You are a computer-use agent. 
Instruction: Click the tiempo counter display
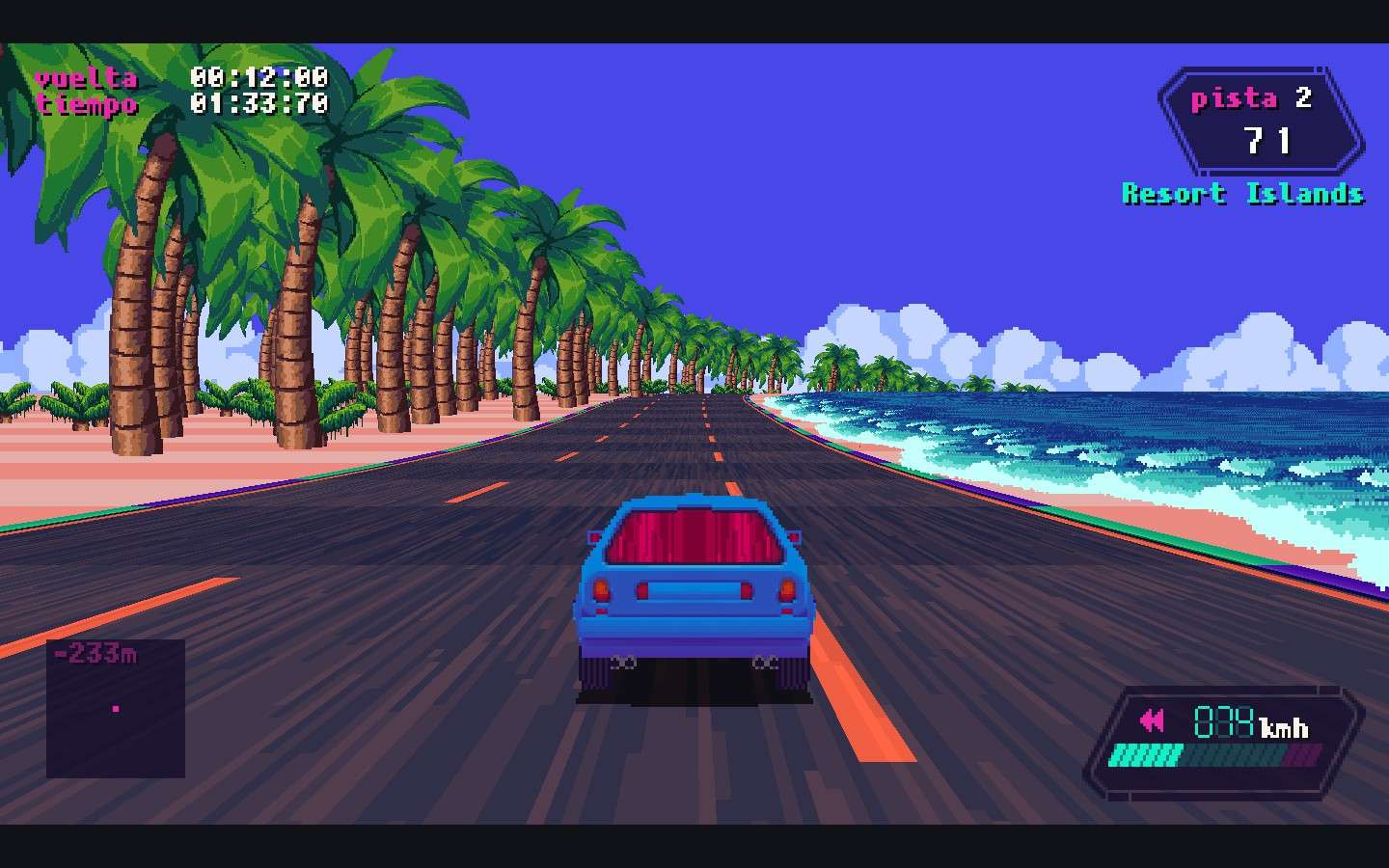(89, 105)
